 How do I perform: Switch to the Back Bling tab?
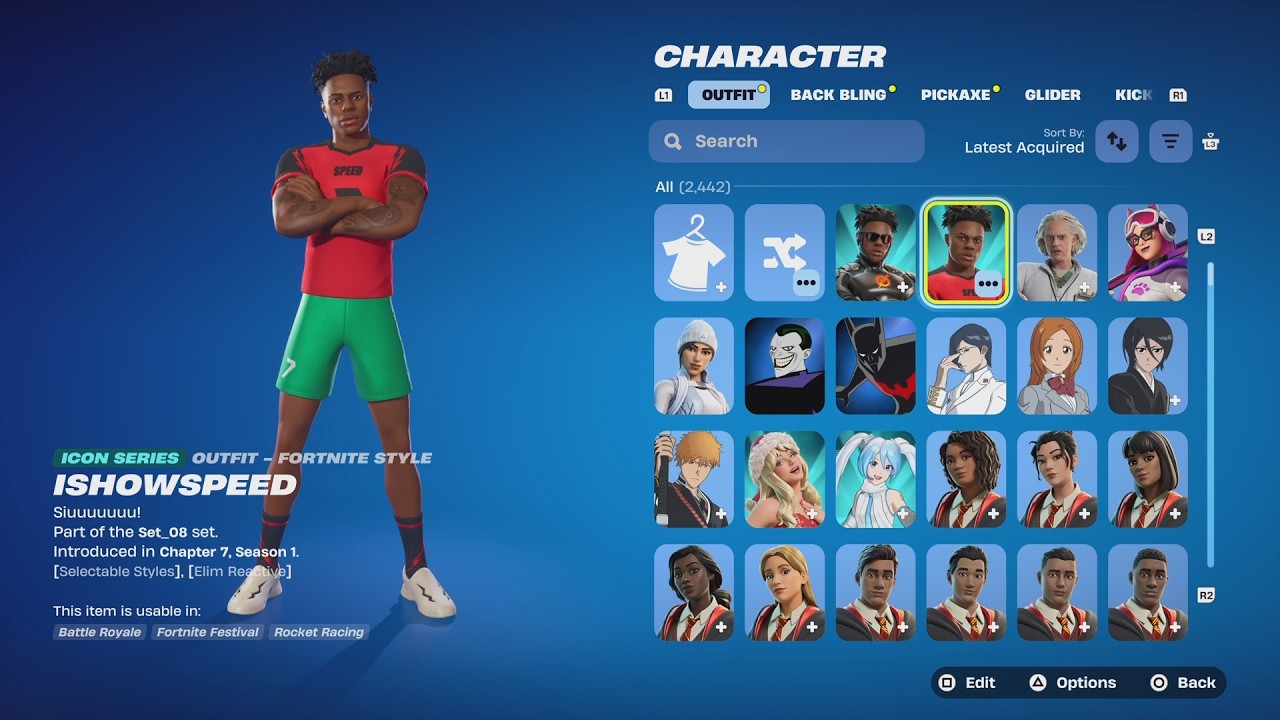coord(838,95)
